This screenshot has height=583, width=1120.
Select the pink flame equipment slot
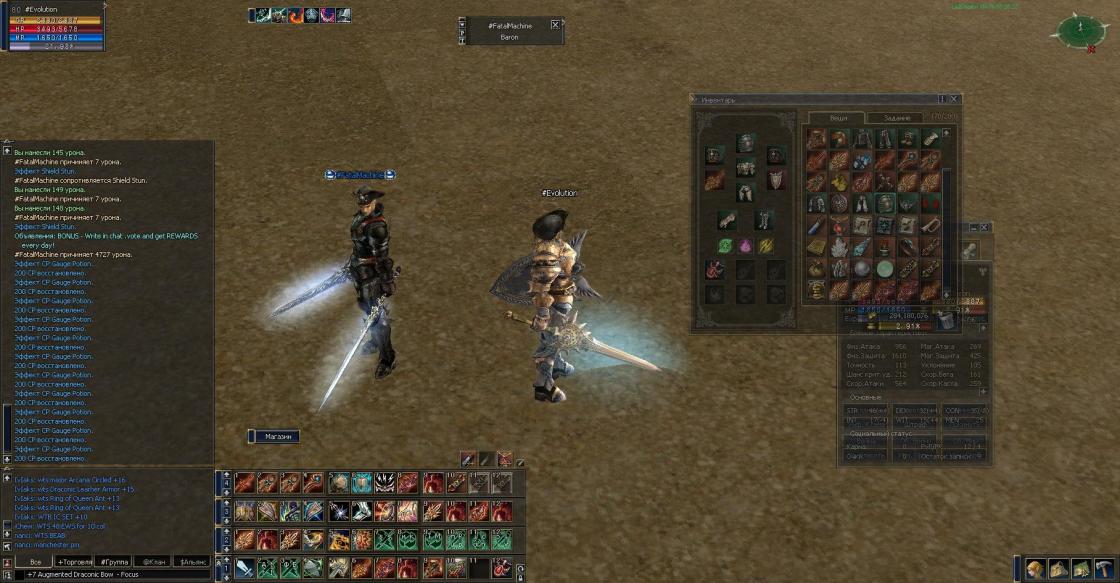(745, 245)
